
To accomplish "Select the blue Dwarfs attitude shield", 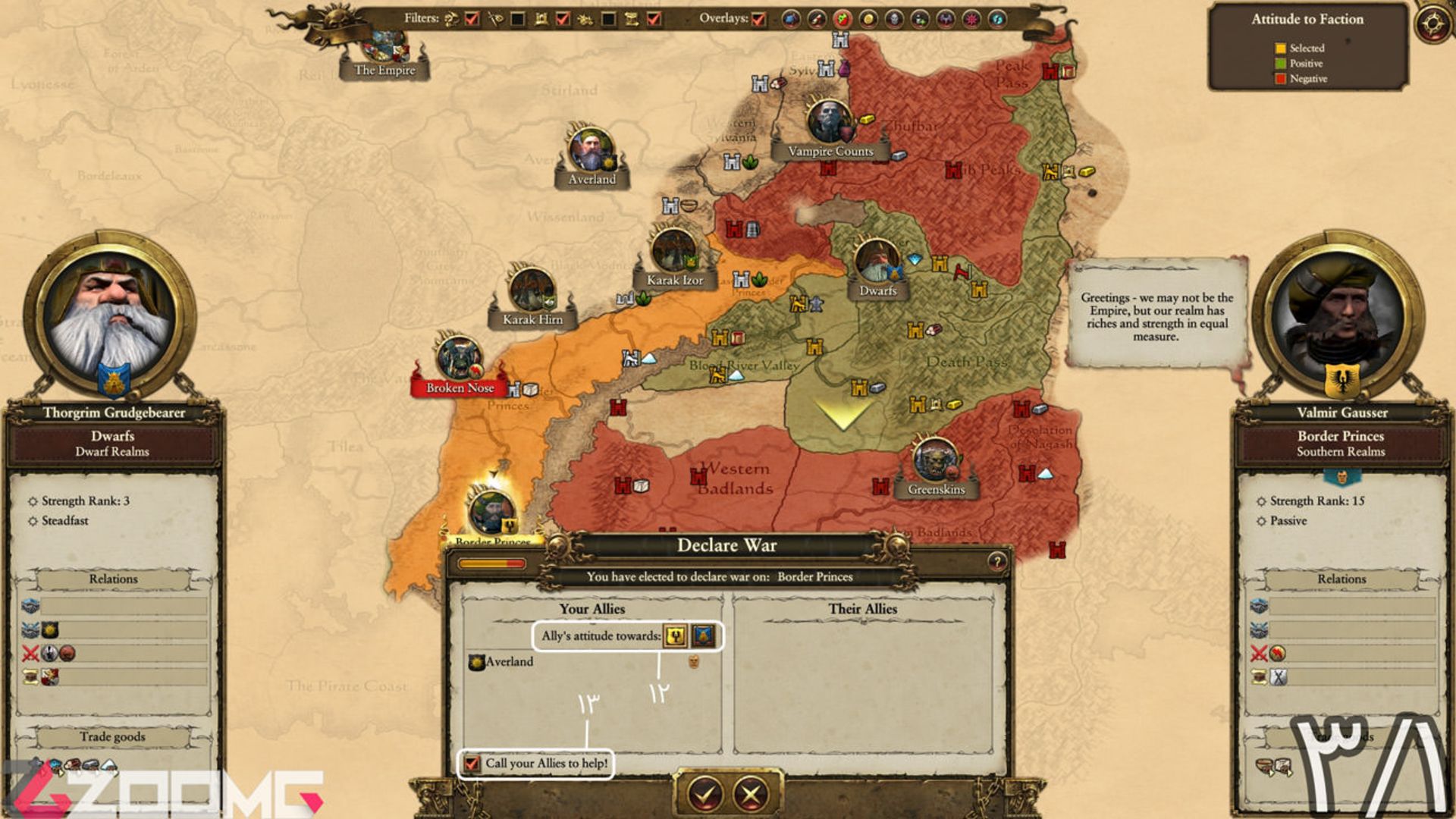I will [704, 636].
